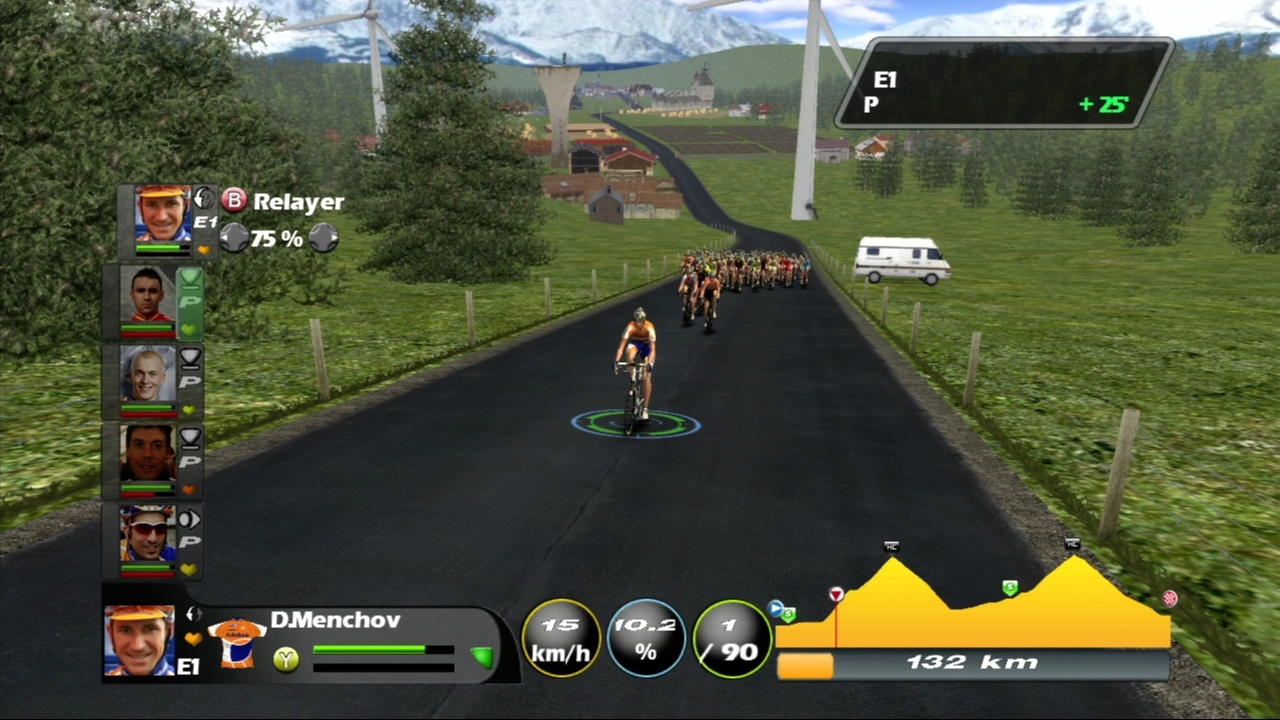Click the pink finish line marker

(x=1169, y=599)
